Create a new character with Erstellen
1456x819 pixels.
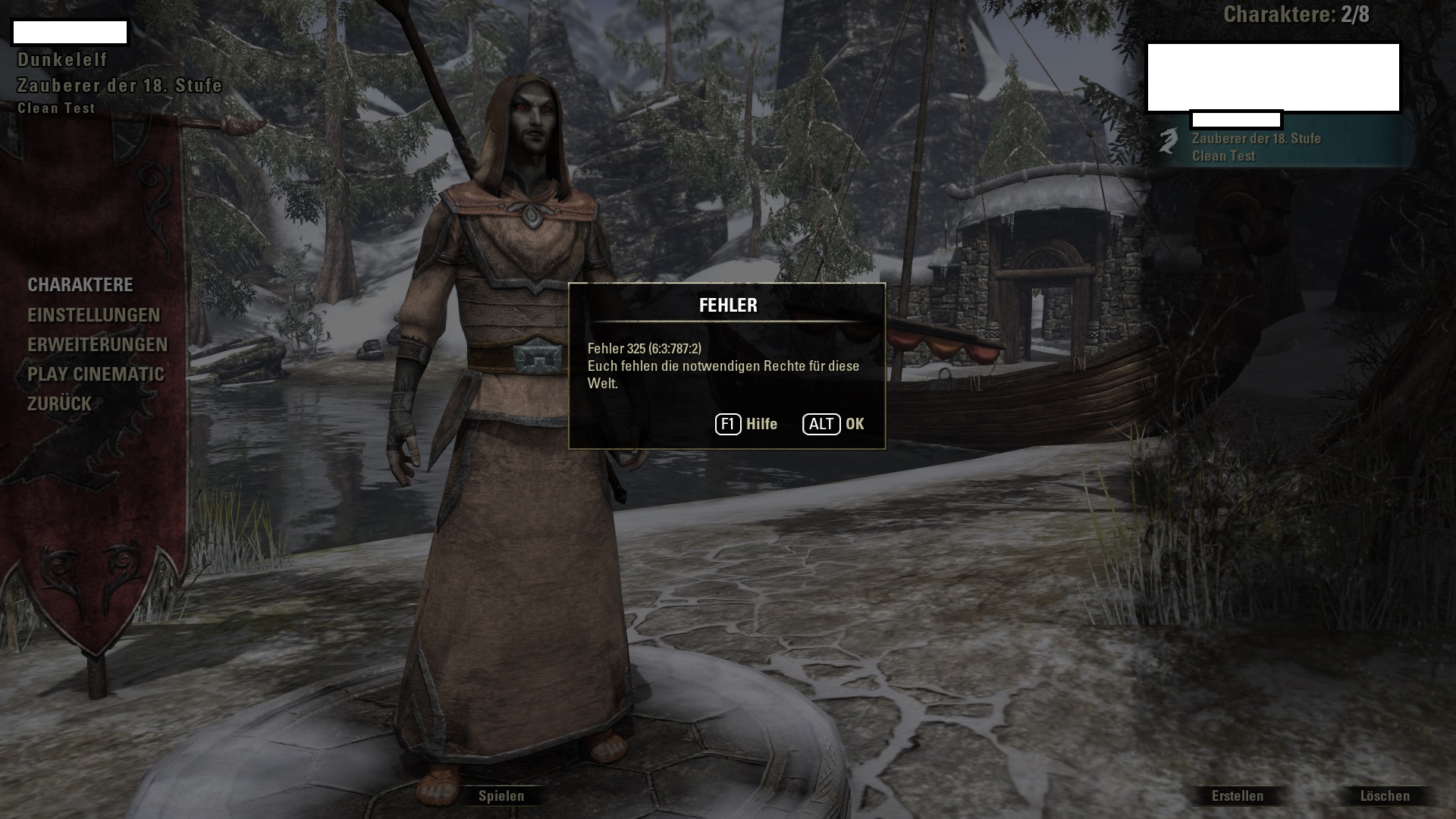pyautogui.click(x=1238, y=795)
